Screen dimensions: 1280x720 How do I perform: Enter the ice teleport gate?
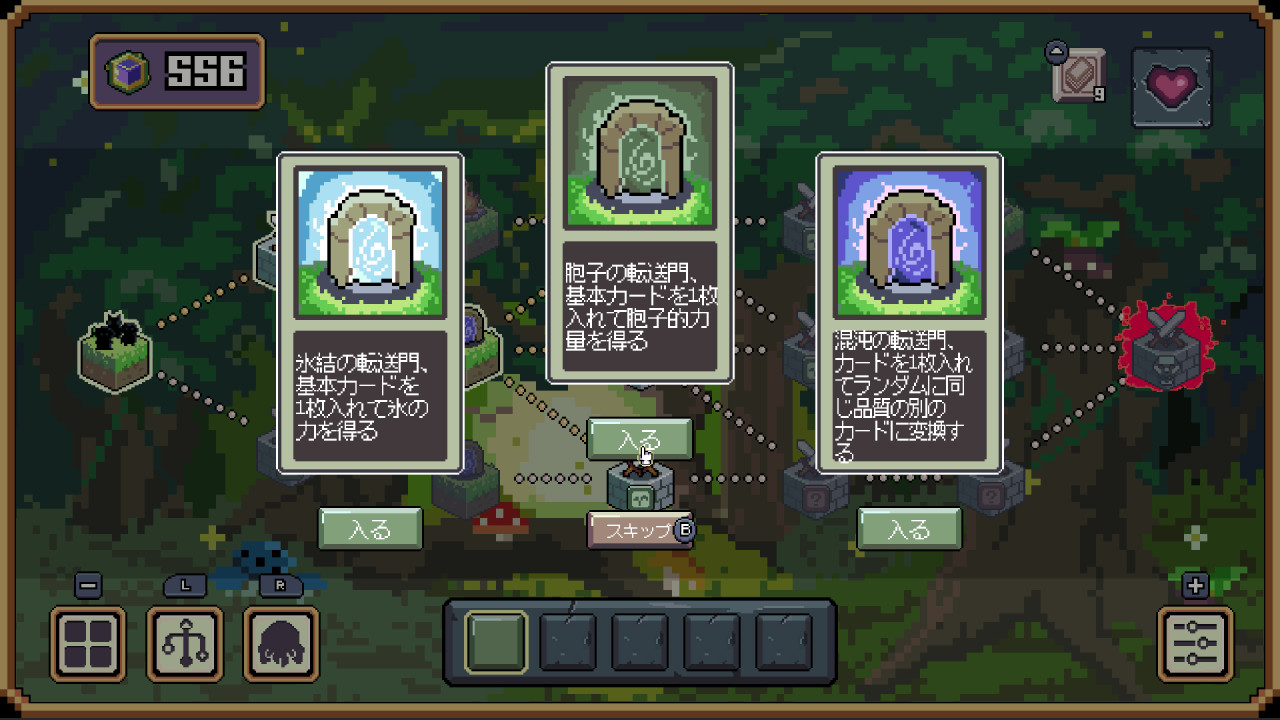click(370, 529)
